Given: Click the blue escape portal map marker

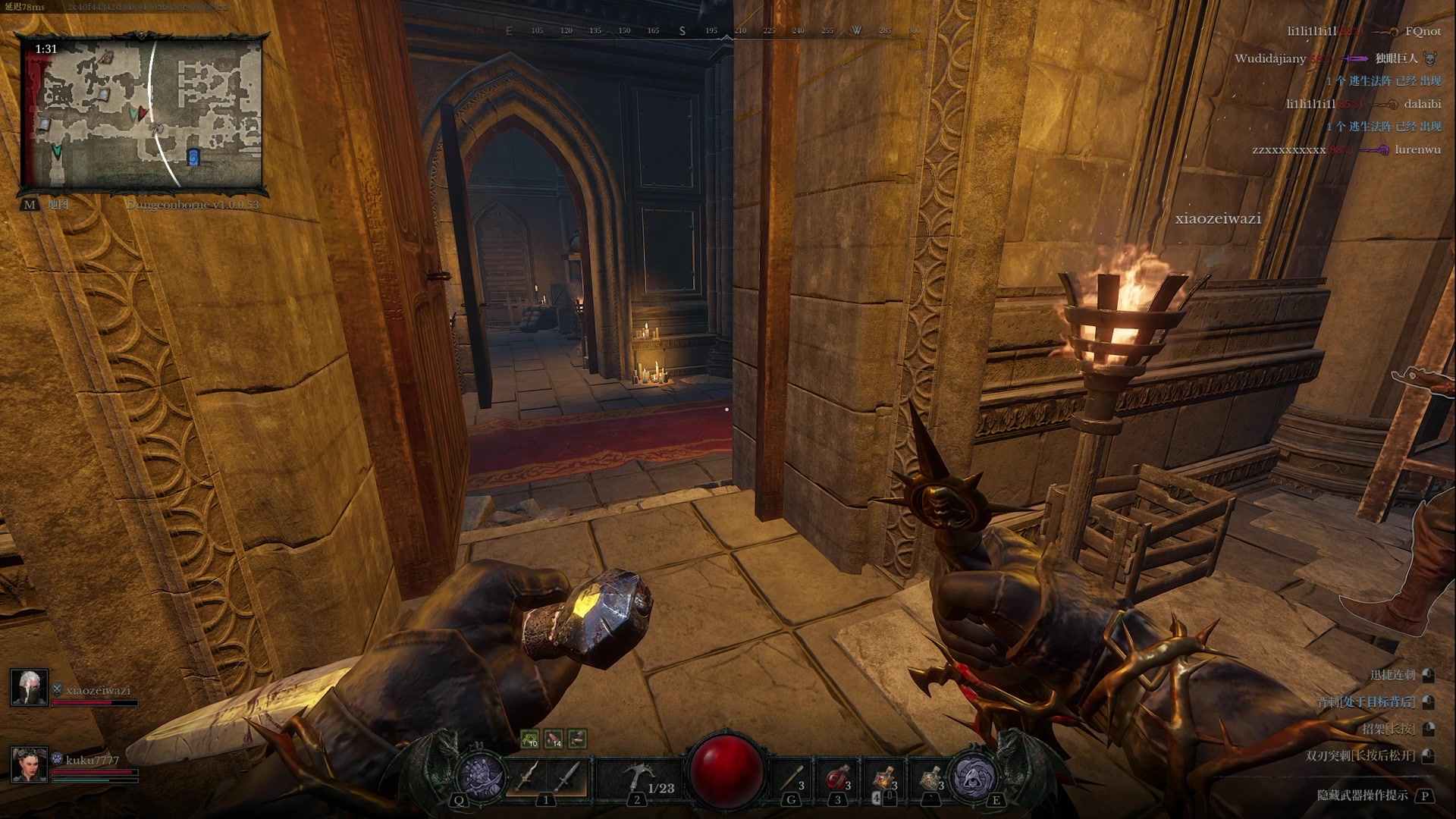Looking at the screenshot, I should (x=193, y=157).
